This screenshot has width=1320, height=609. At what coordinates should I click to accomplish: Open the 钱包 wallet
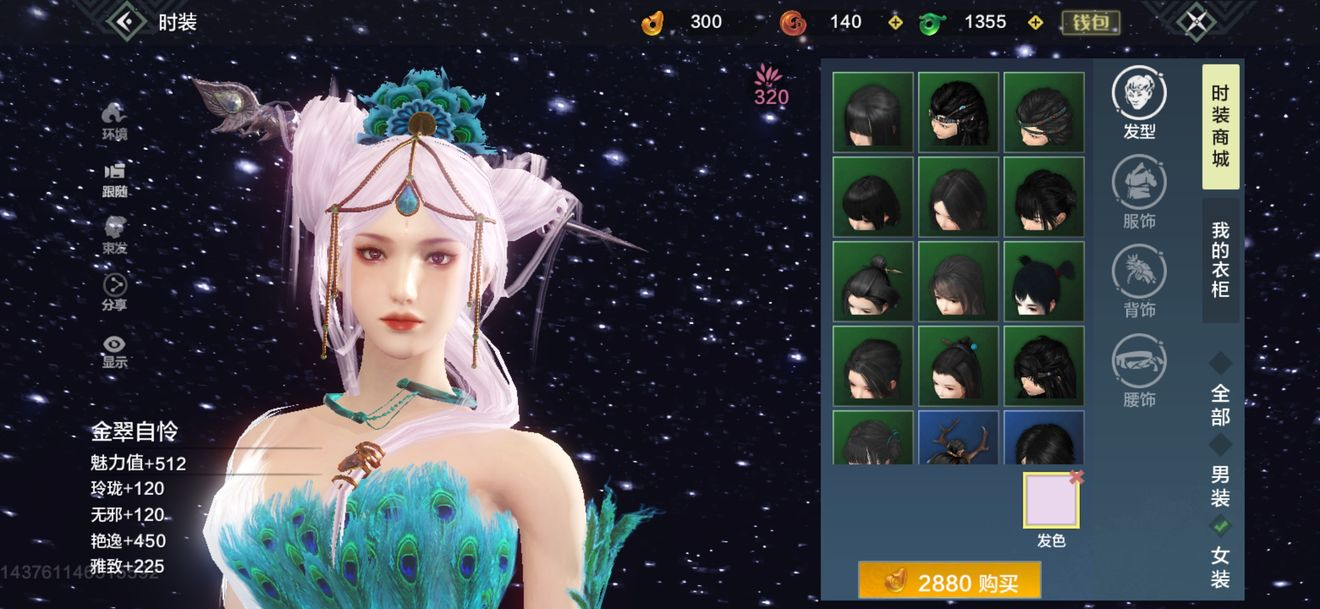(x=1090, y=22)
